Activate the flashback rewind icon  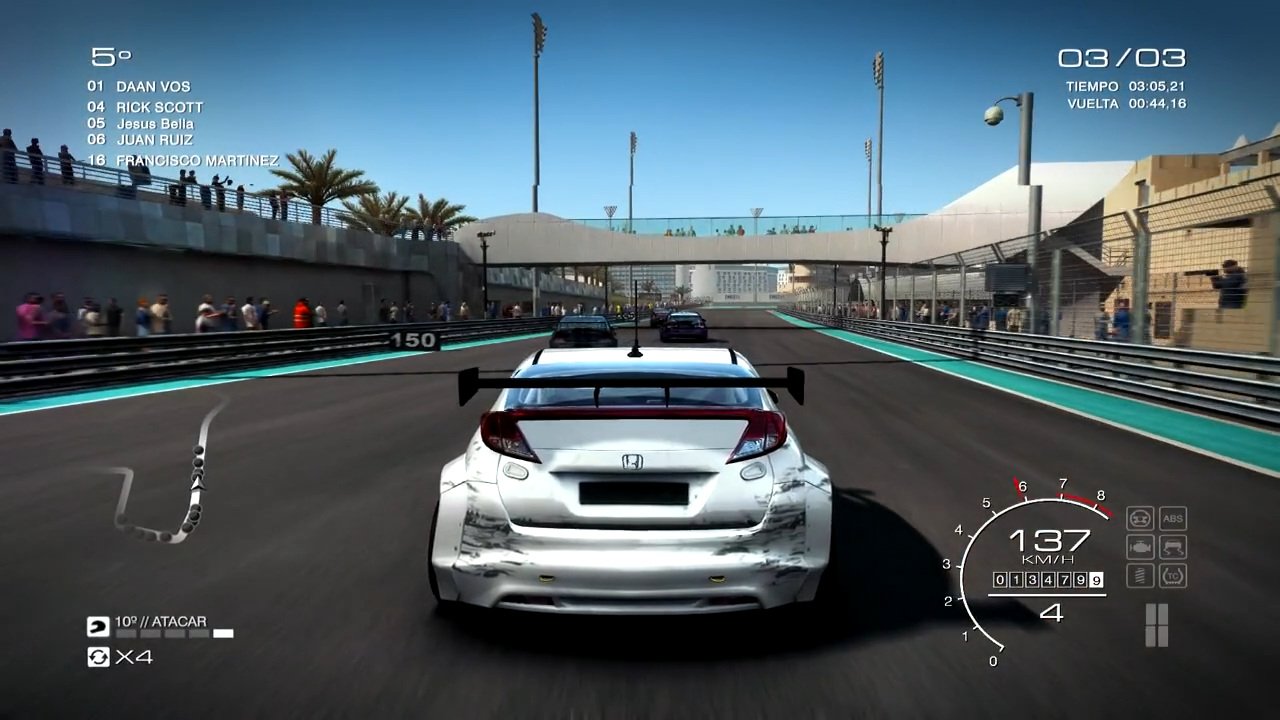coord(98,657)
